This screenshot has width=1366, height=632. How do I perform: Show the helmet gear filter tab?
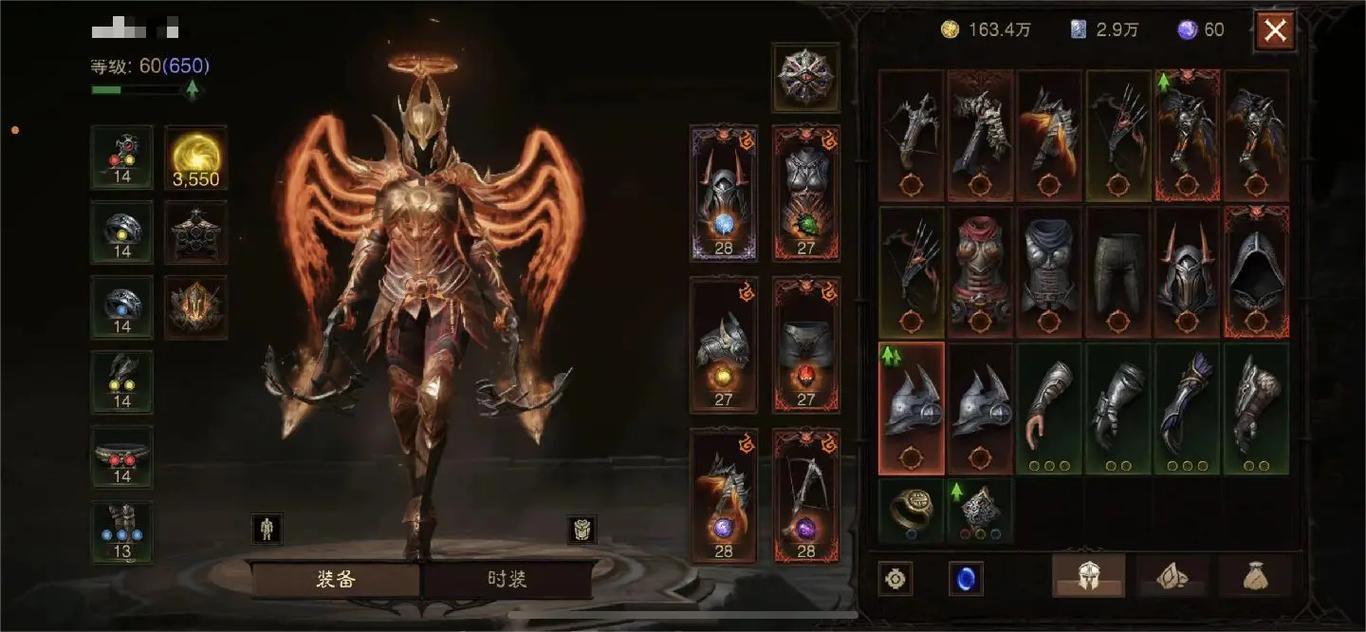[x=1088, y=576]
